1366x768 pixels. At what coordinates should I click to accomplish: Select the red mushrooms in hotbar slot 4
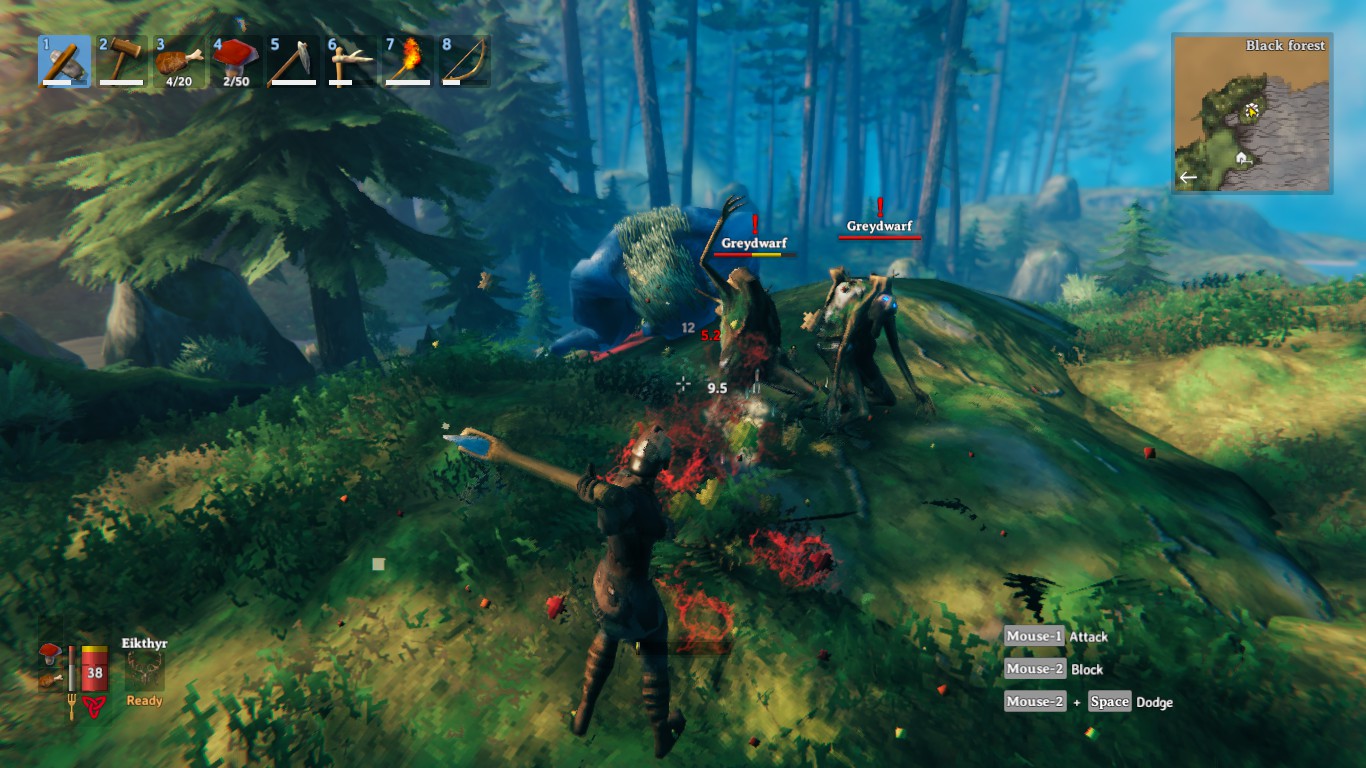point(236,59)
